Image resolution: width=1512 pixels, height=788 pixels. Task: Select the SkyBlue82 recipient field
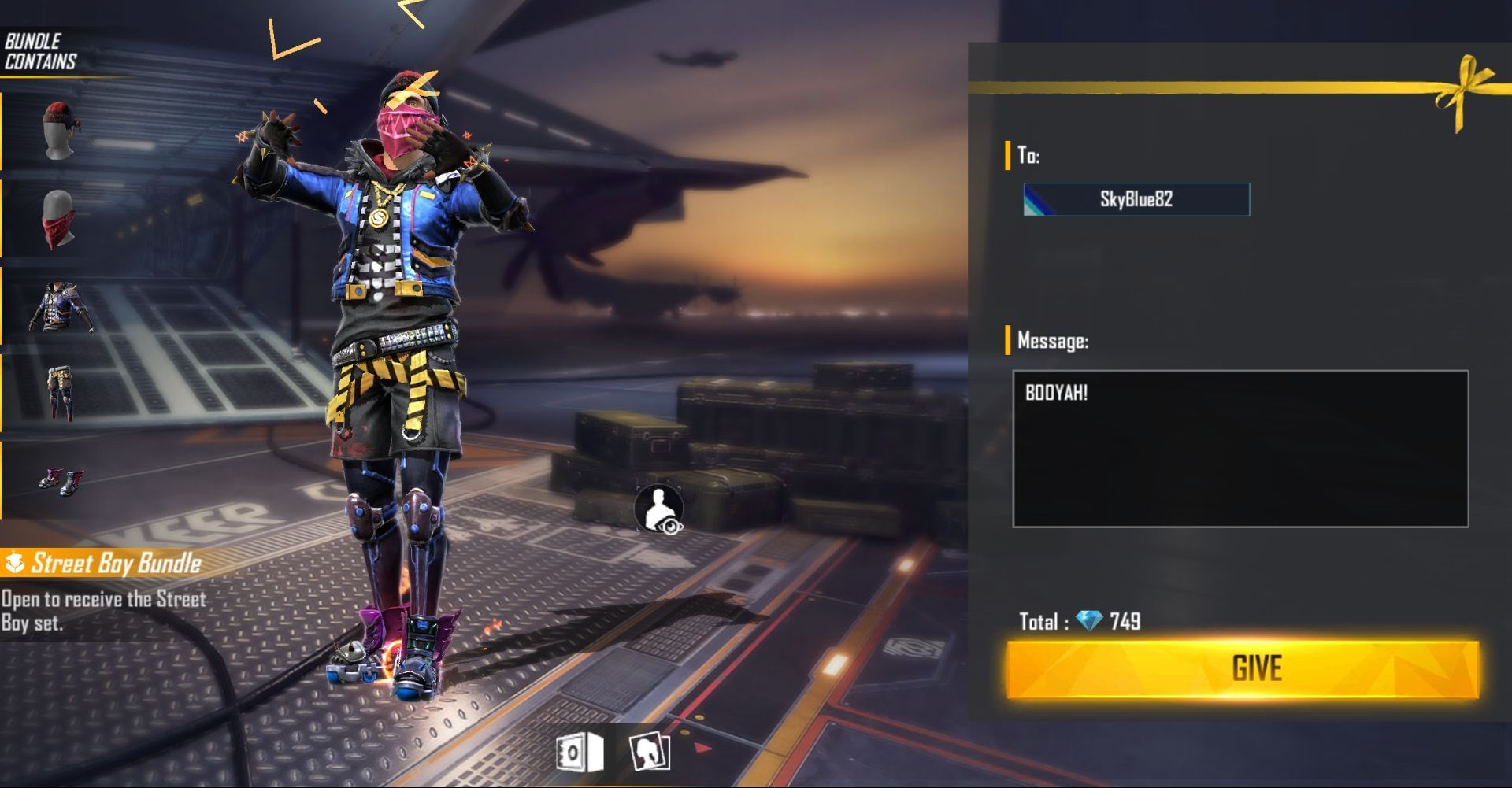click(x=1136, y=199)
